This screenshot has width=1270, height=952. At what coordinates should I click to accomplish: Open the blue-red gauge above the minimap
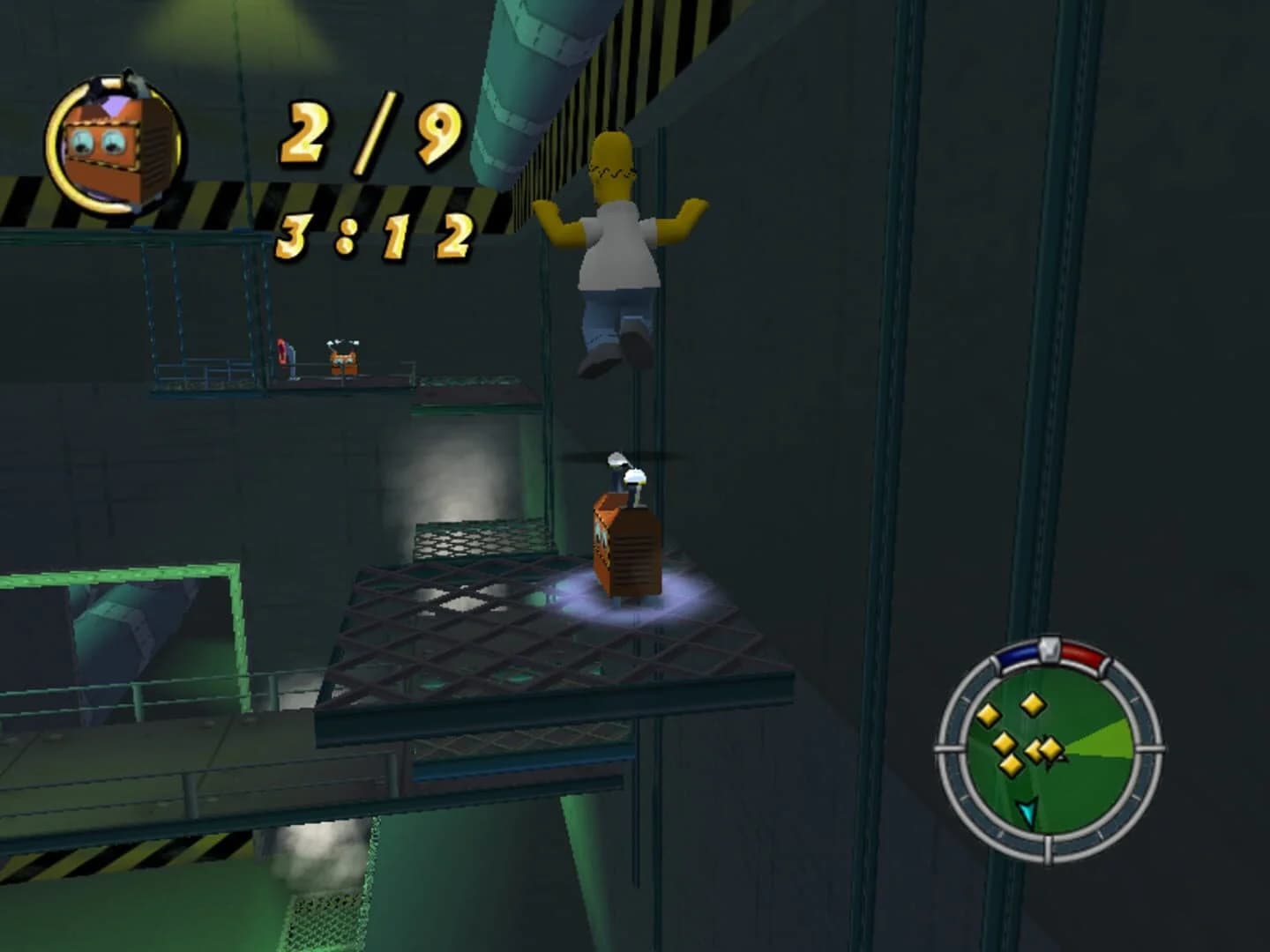(1050, 652)
